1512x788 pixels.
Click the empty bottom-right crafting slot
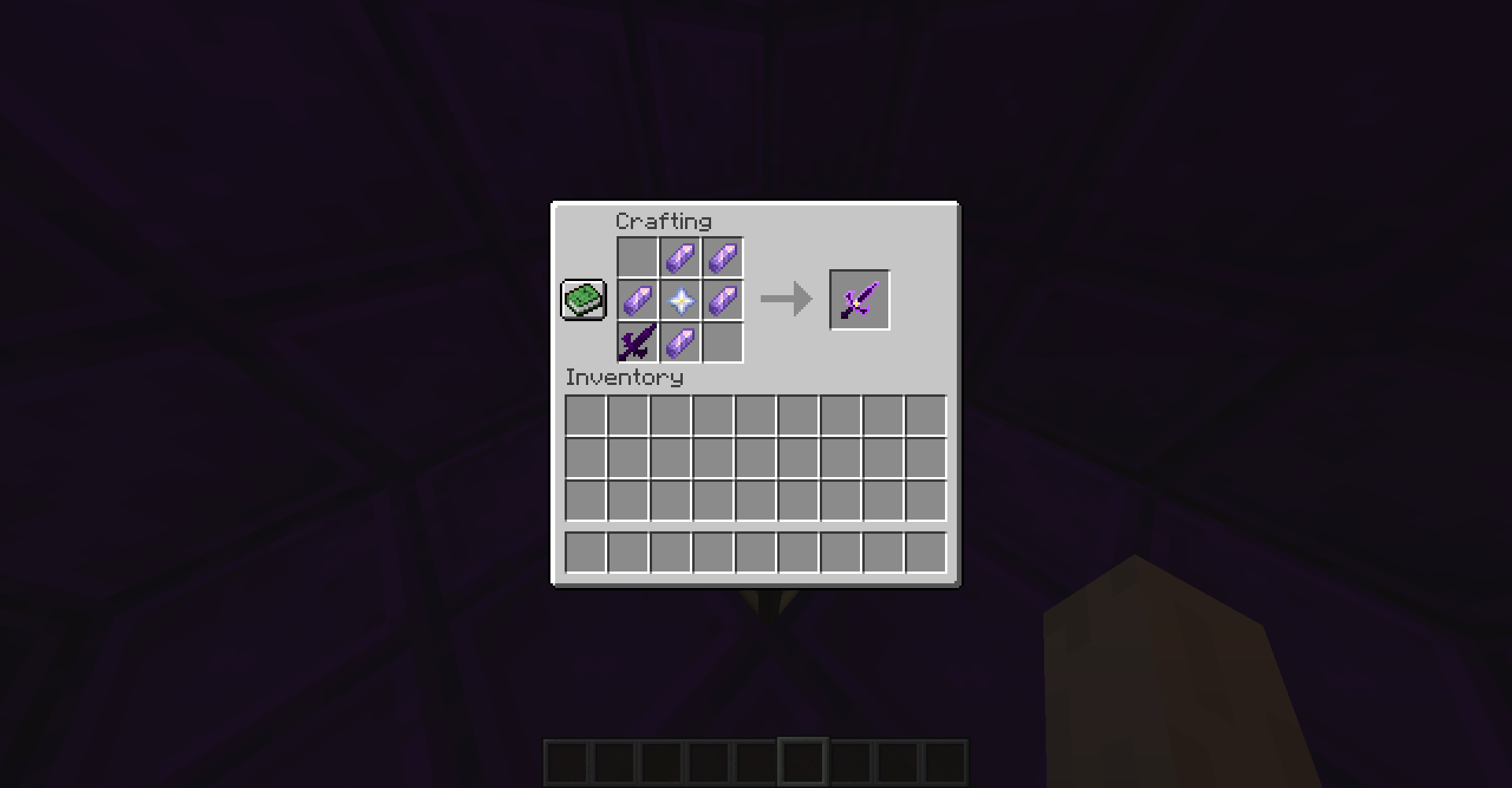click(721, 342)
